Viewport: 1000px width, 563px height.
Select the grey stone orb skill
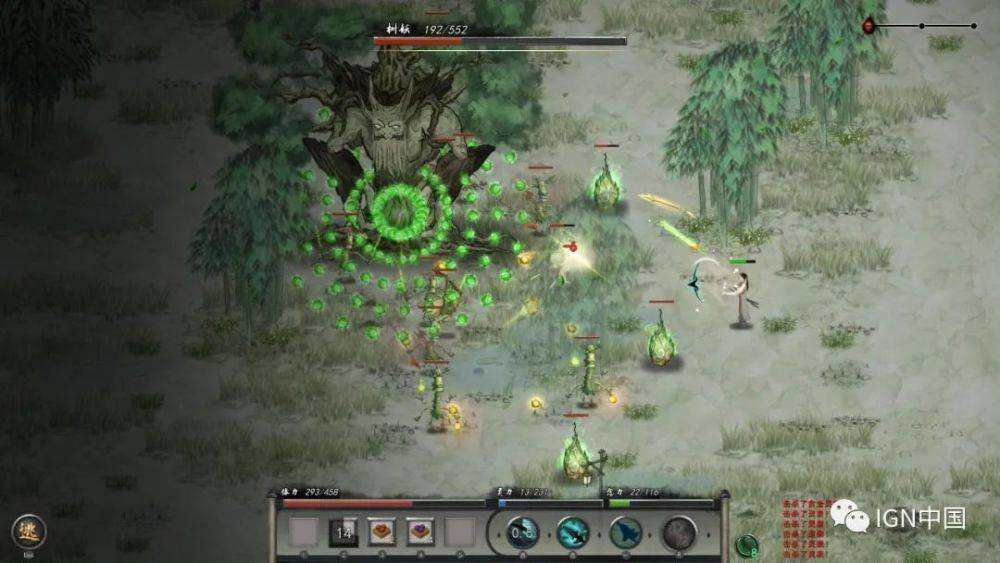679,532
